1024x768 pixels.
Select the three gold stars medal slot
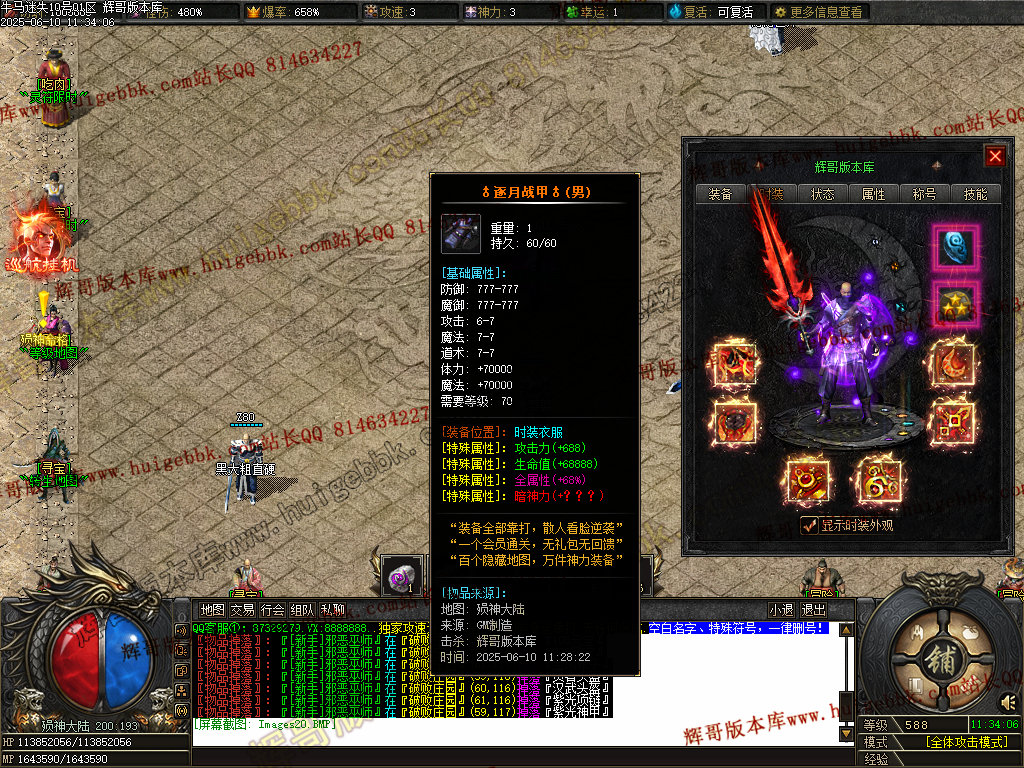click(956, 303)
